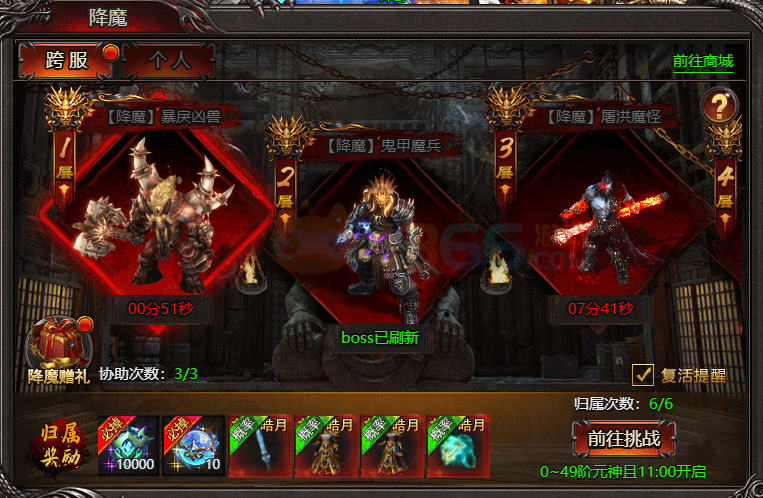763x498 pixels.
Task: Select the 皓月 sword reward slot
Action: click(x=259, y=445)
